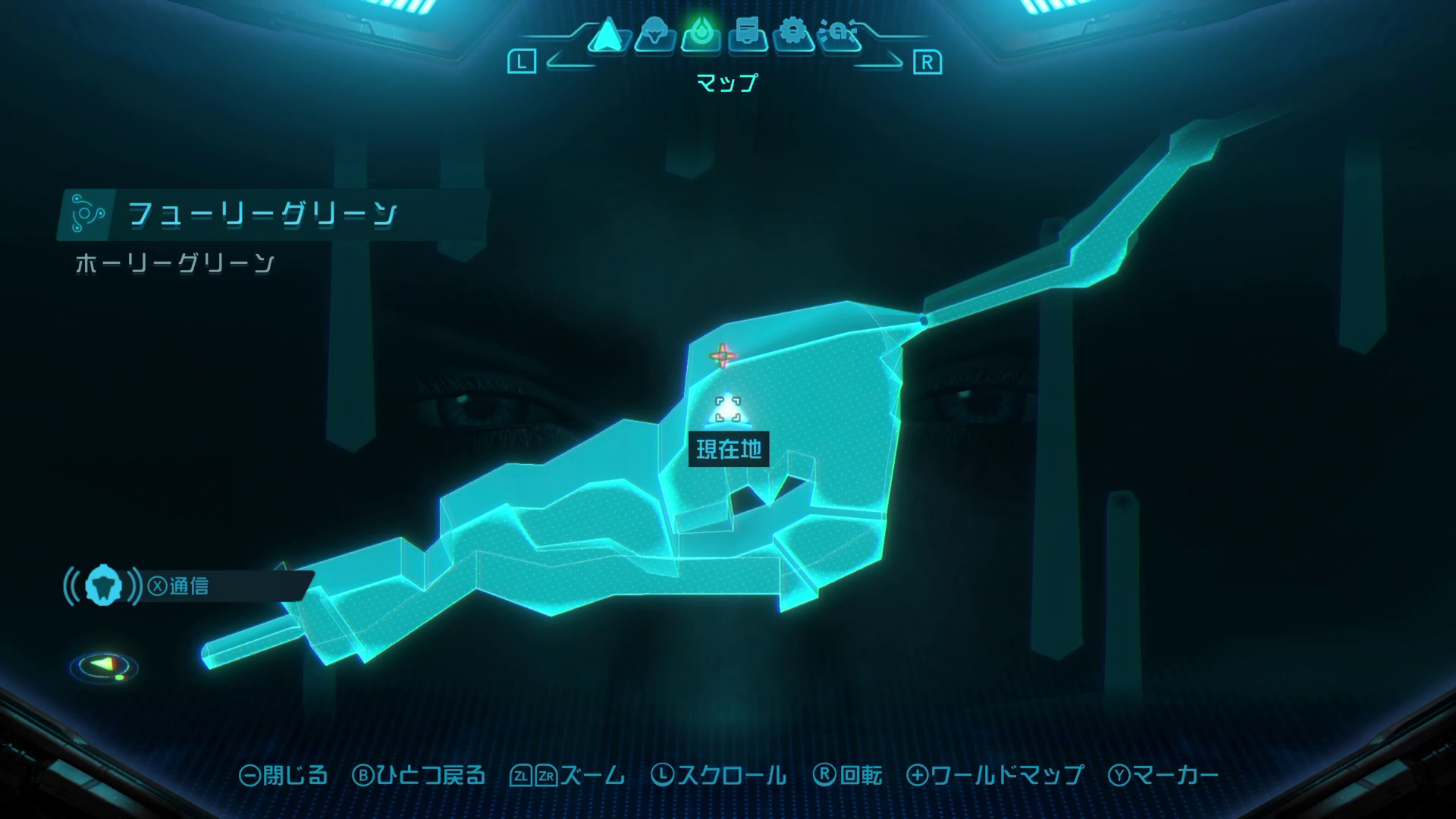1456x819 pixels.
Task: Choose the マーカー marker option
Action: [1164, 775]
